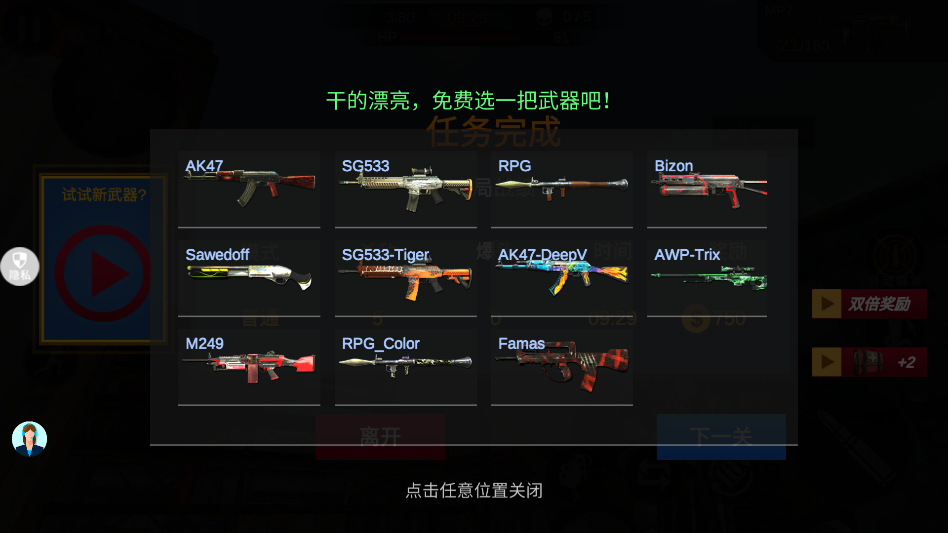Image resolution: width=948 pixels, height=533 pixels.
Task: Pick the SG533-Tiger weapon skin
Action: (x=405, y=277)
